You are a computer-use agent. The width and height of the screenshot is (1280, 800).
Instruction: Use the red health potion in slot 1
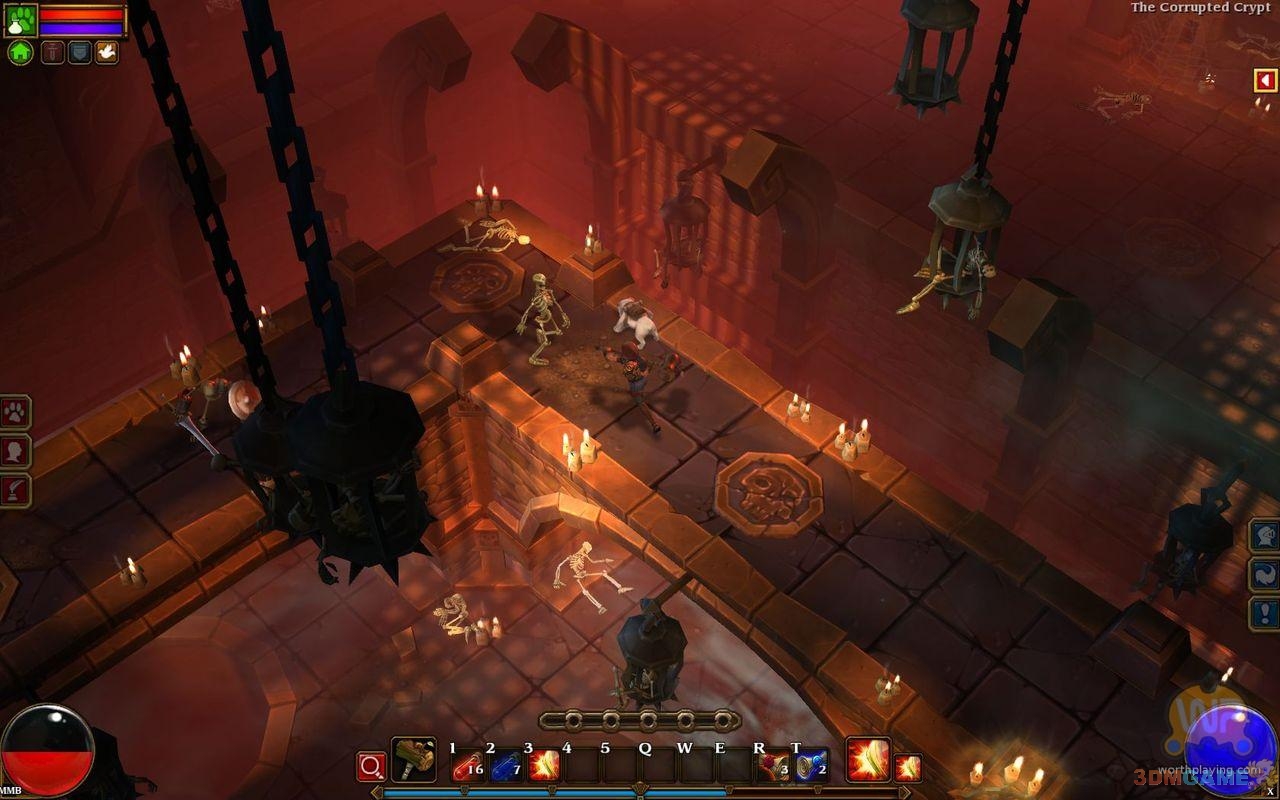click(x=467, y=766)
